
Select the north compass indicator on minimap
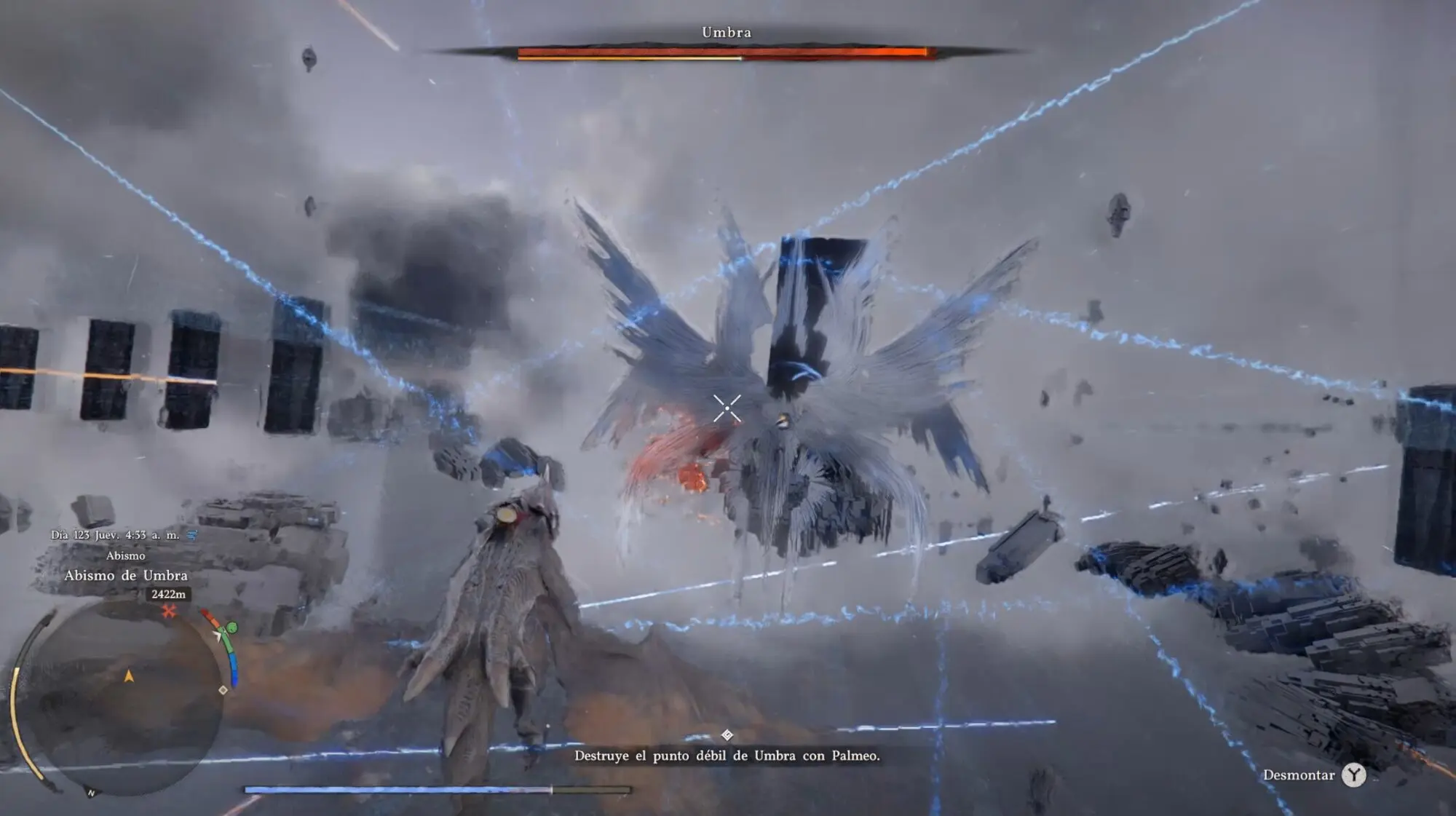click(x=91, y=793)
